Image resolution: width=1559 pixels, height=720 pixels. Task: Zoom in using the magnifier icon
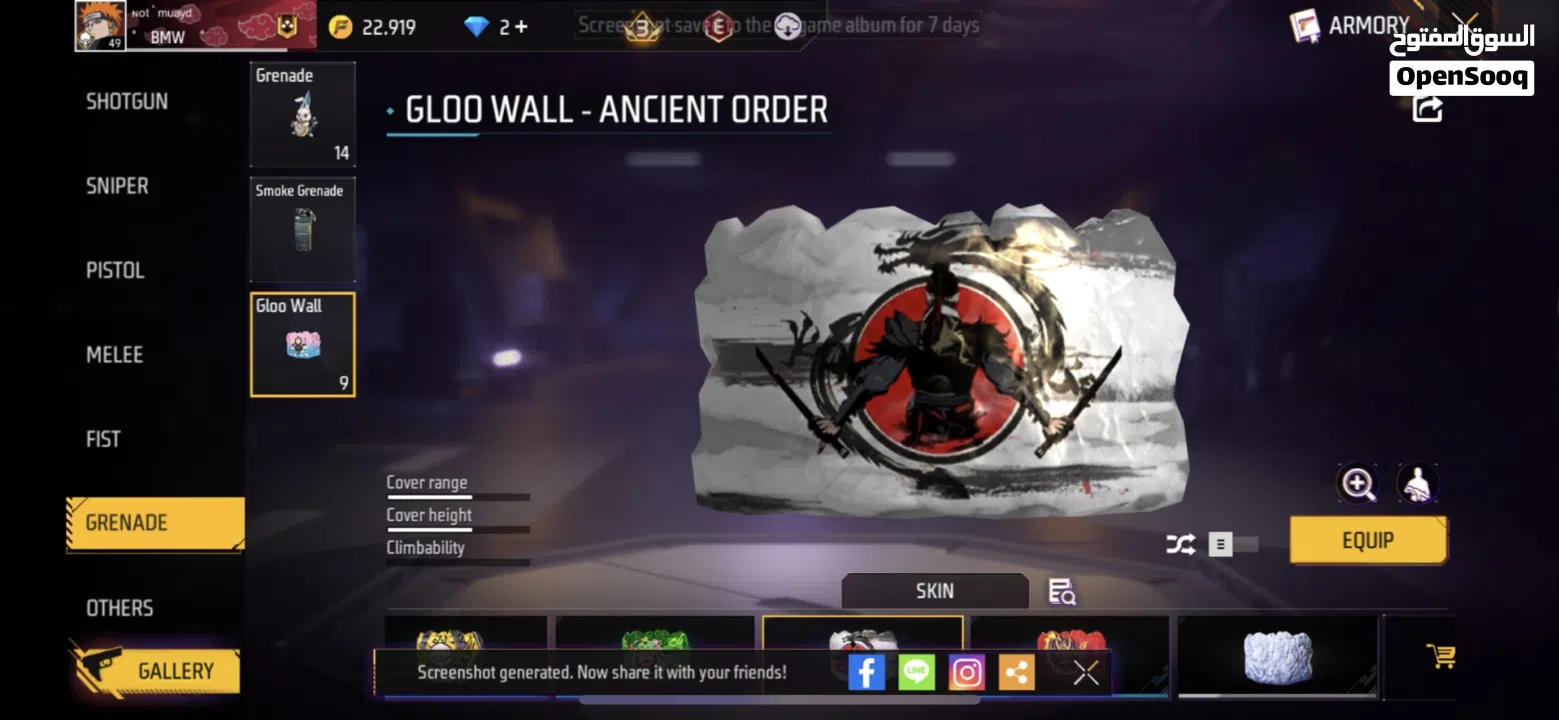1357,483
